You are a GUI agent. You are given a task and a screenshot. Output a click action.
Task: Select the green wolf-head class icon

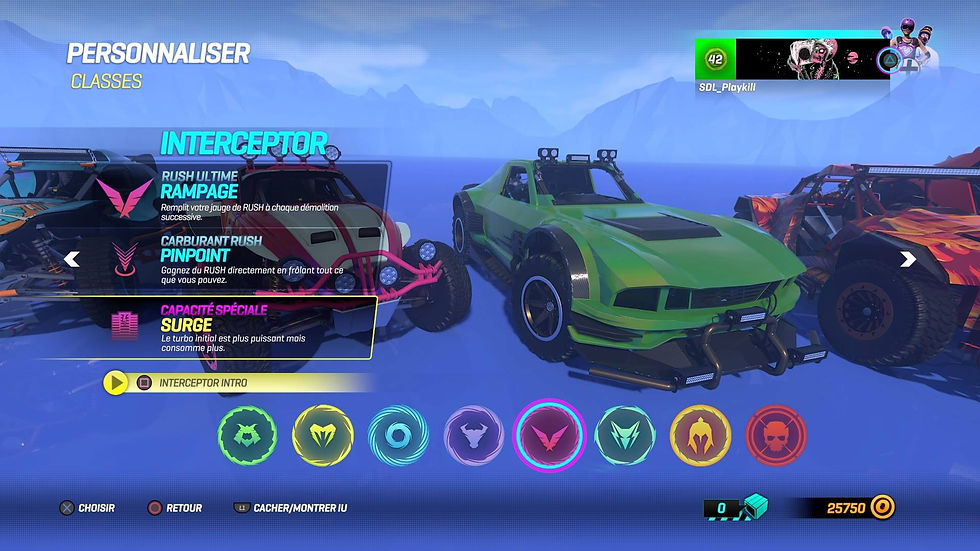pyautogui.click(x=248, y=436)
